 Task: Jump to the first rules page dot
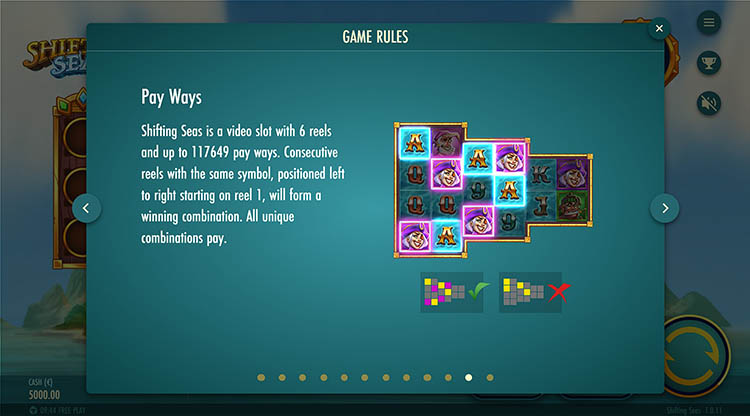coord(261,378)
